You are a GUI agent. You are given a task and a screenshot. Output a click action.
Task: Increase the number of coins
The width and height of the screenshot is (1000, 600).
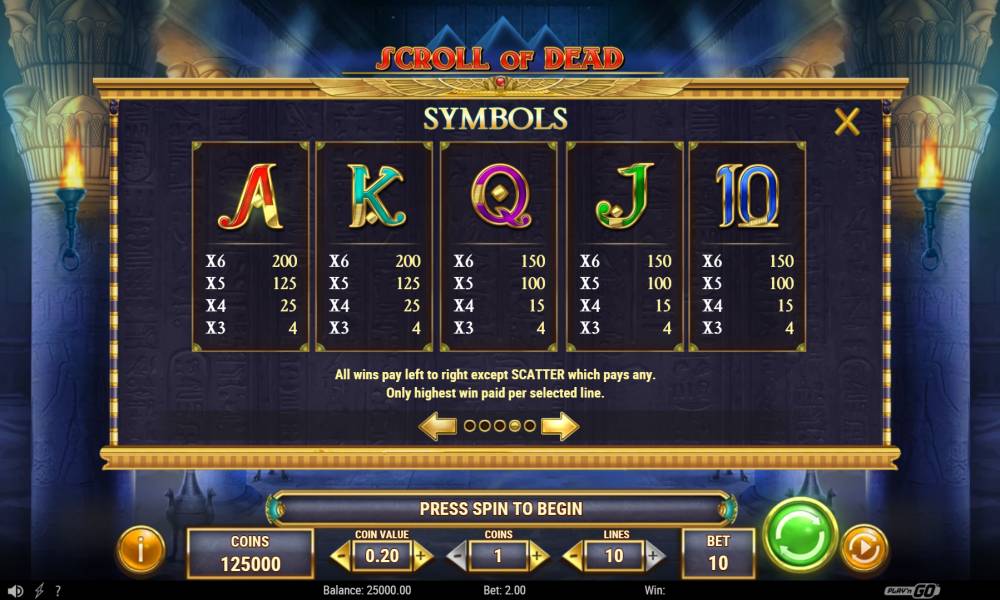click(538, 555)
